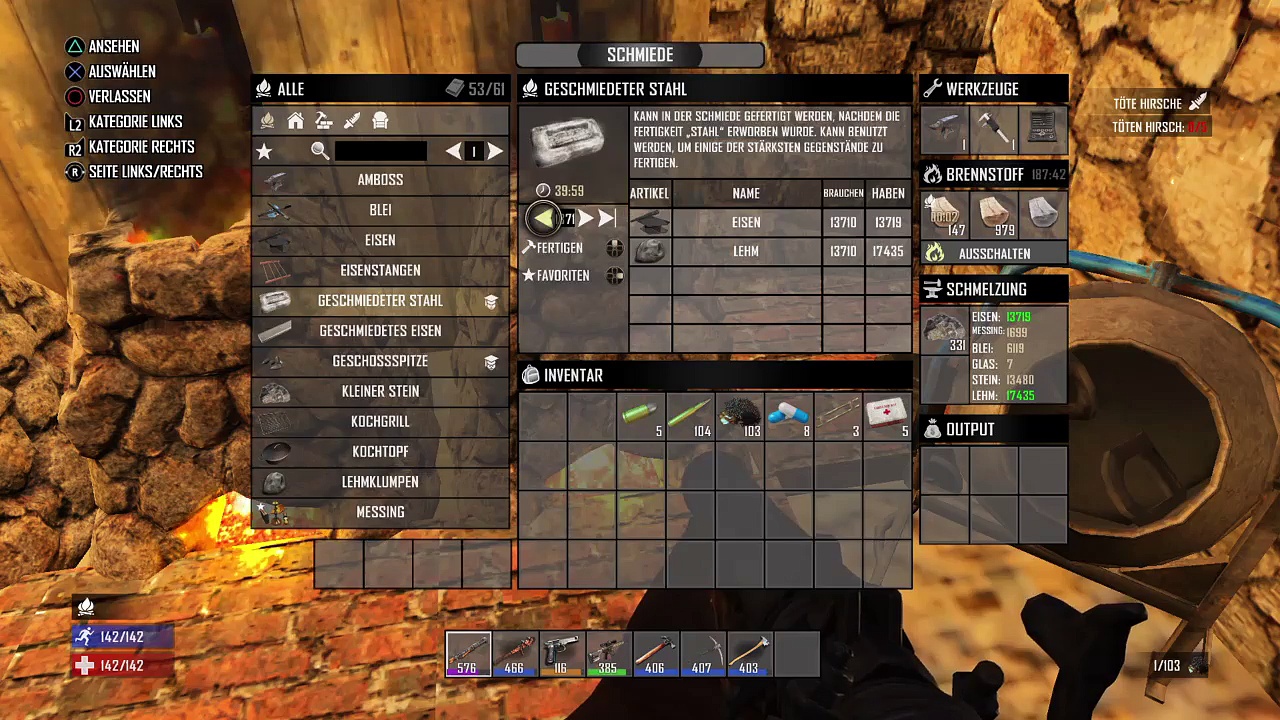Choose the Messing recipe row
The width and height of the screenshot is (1280, 720).
tap(380, 512)
